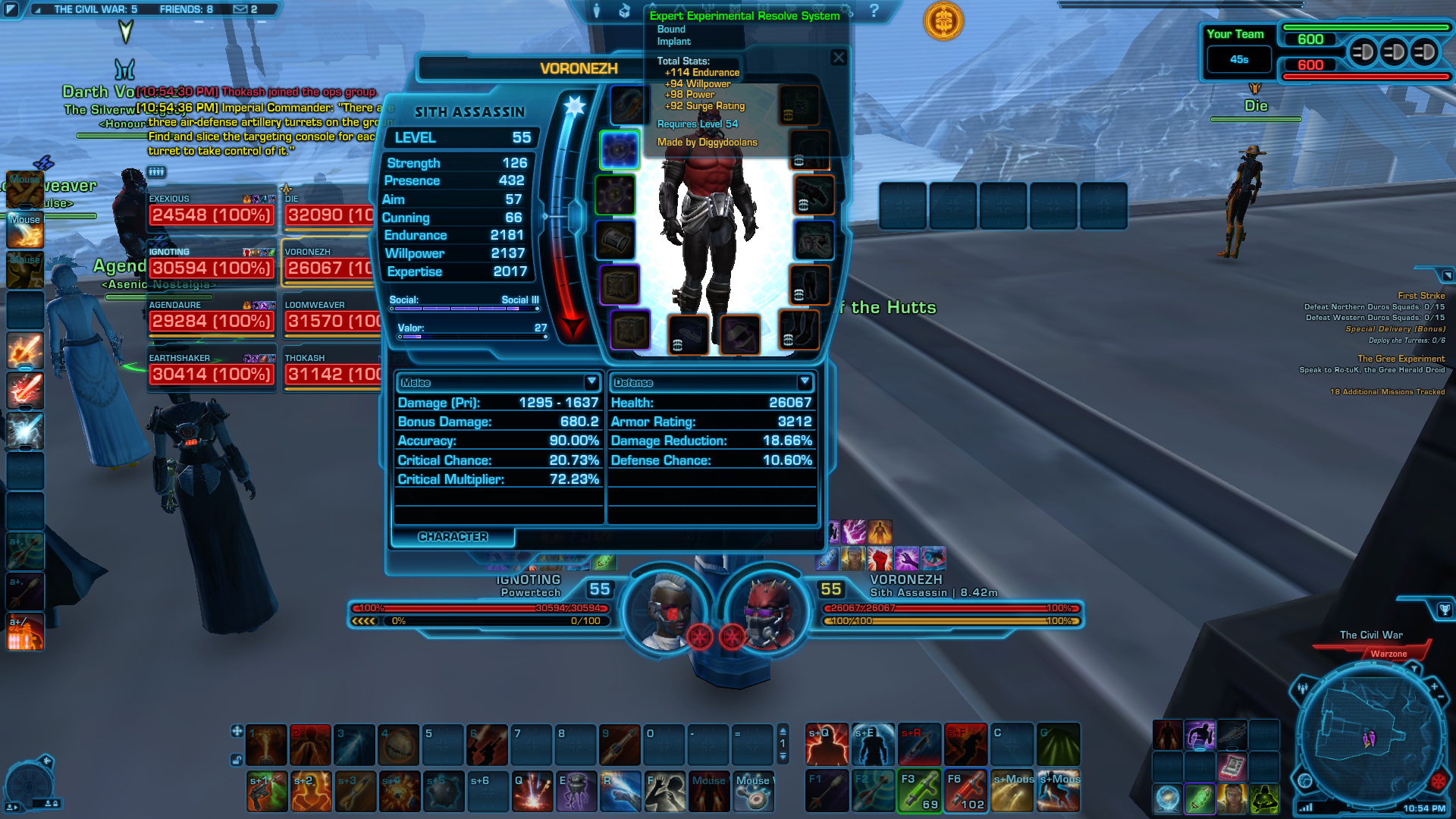Activate the probe droid ability on E
Screen dimensions: 1456x819
tap(576, 791)
